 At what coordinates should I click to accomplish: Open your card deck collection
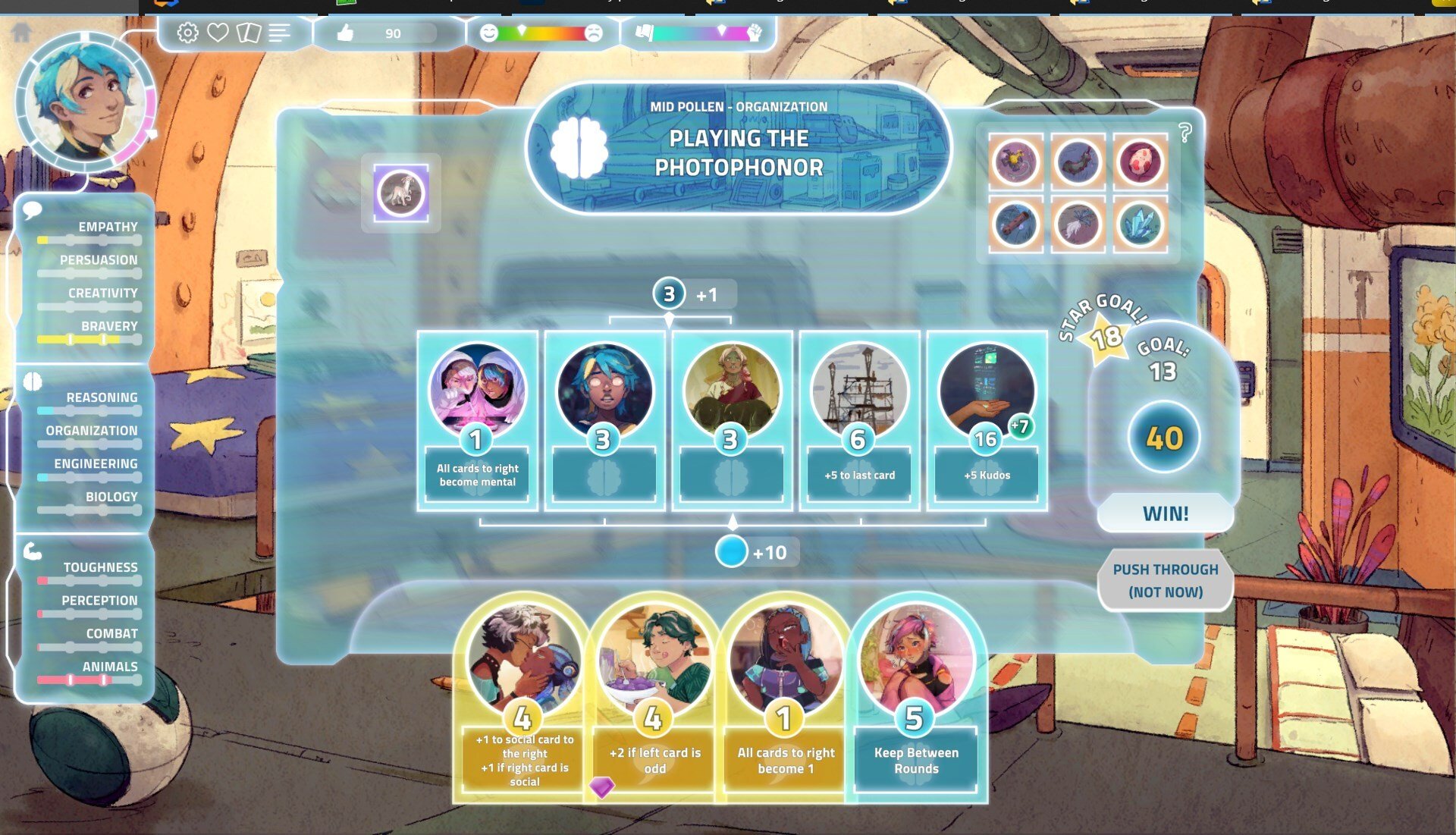tap(250, 33)
